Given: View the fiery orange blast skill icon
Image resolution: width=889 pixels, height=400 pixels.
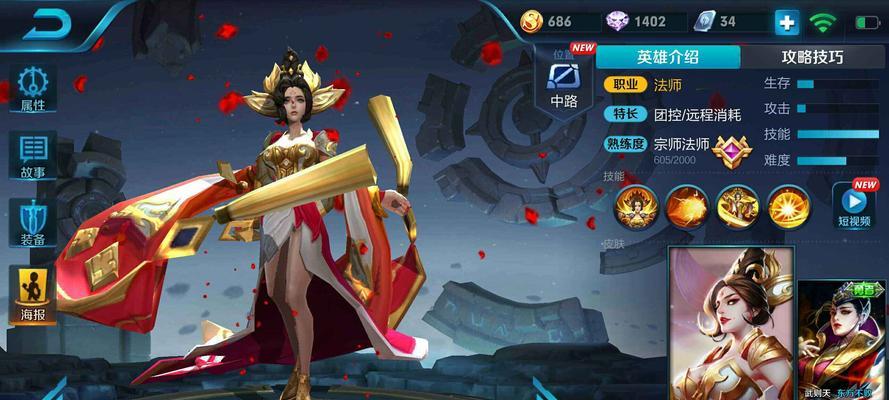Looking at the screenshot, I should pos(687,206).
